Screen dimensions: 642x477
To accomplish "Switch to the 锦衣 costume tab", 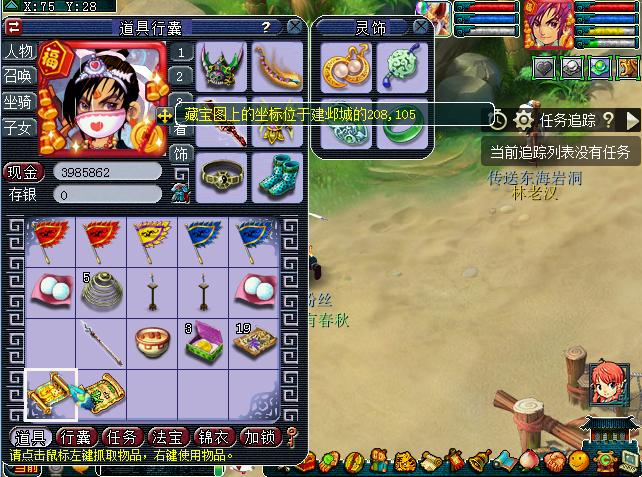I will point(214,437).
